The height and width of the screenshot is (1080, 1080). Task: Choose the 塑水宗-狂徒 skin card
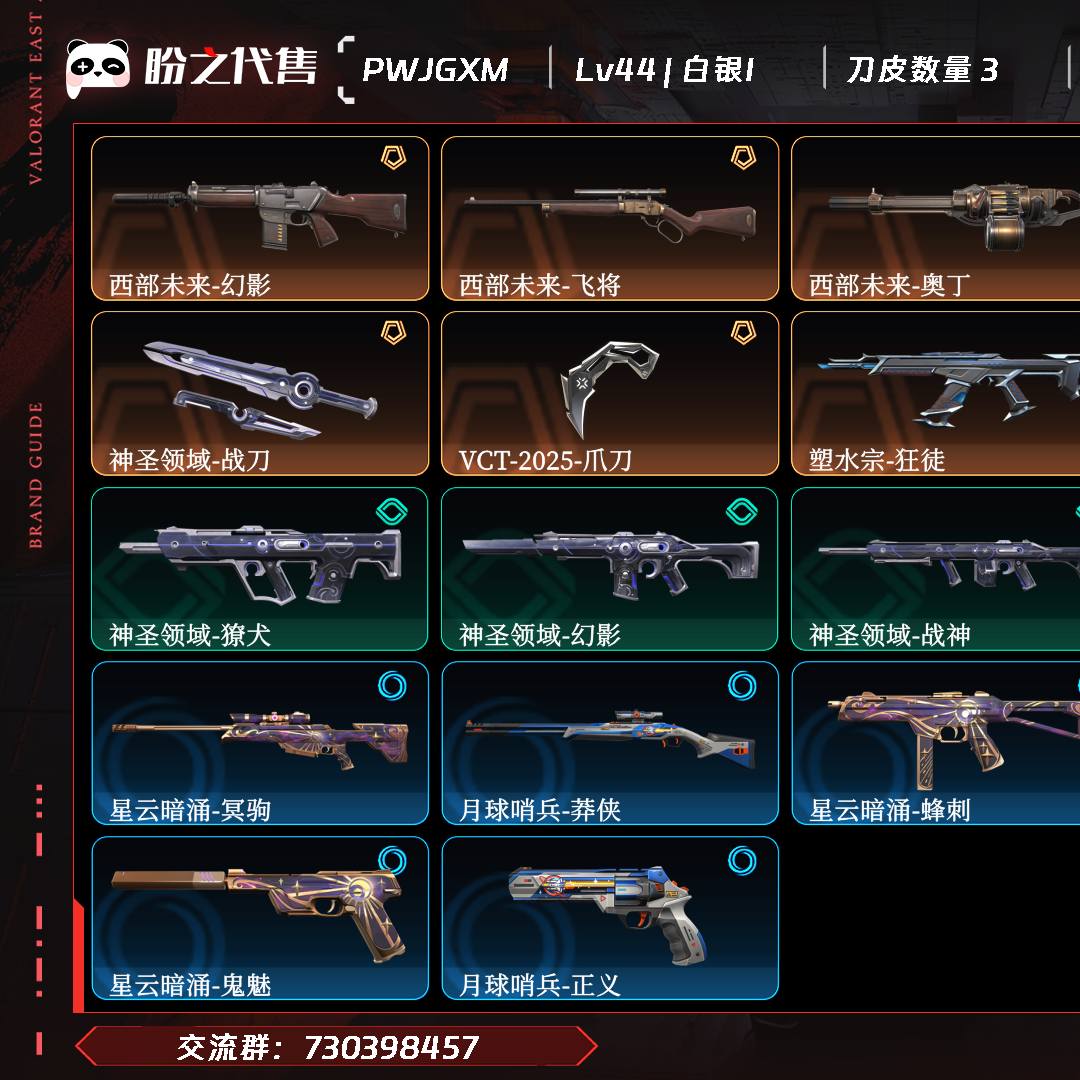[936, 393]
